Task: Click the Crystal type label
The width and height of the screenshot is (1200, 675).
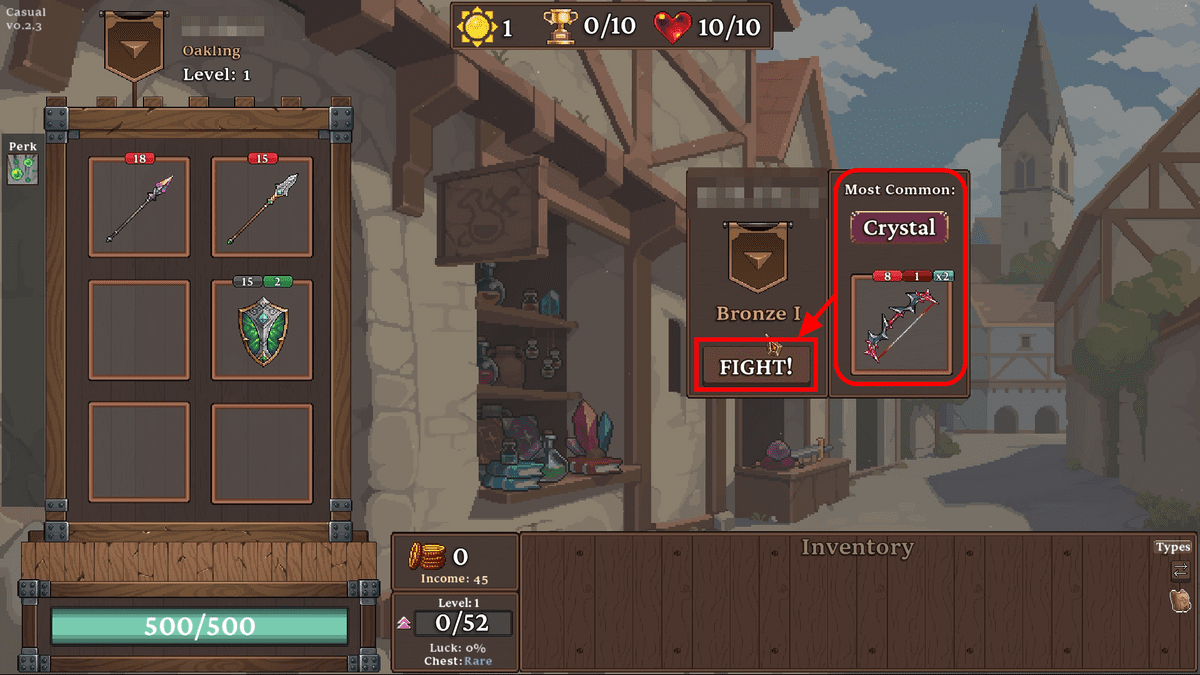Action: [899, 227]
